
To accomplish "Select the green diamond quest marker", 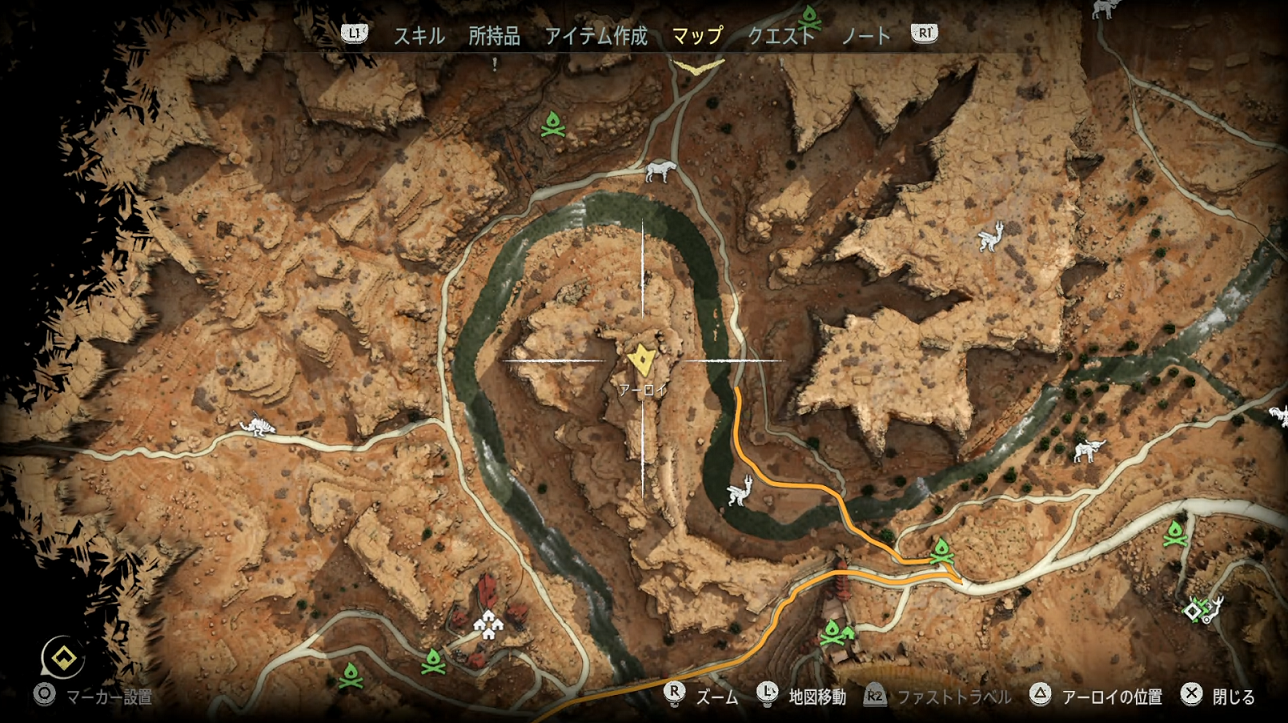I will [x=1193, y=609].
